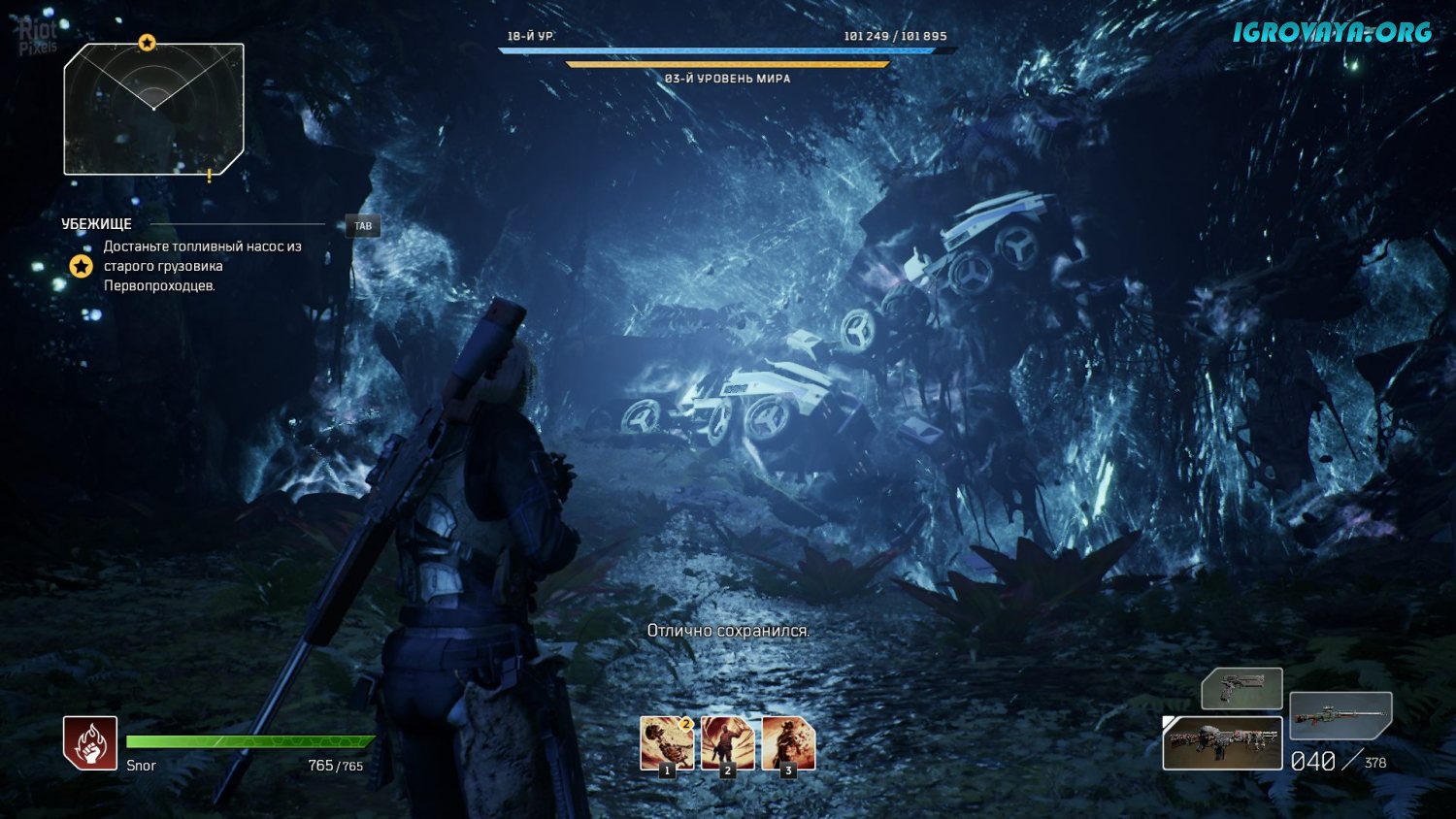Screen dimensions: 1456x819
Task: Open the Убежище quest tracker entry
Action: click(x=97, y=224)
